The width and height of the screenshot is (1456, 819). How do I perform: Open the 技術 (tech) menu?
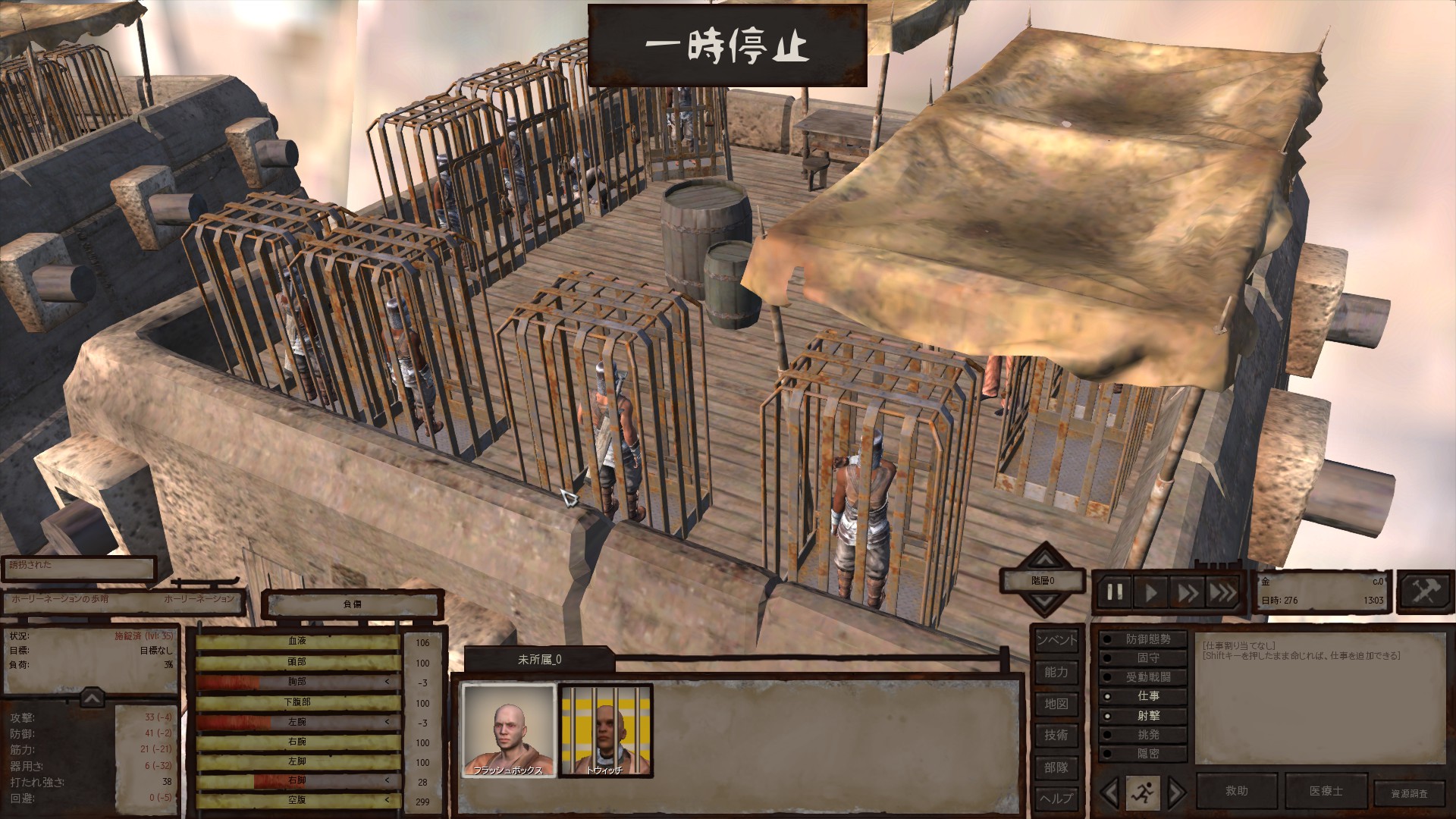pyautogui.click(x=1056, y=735)
